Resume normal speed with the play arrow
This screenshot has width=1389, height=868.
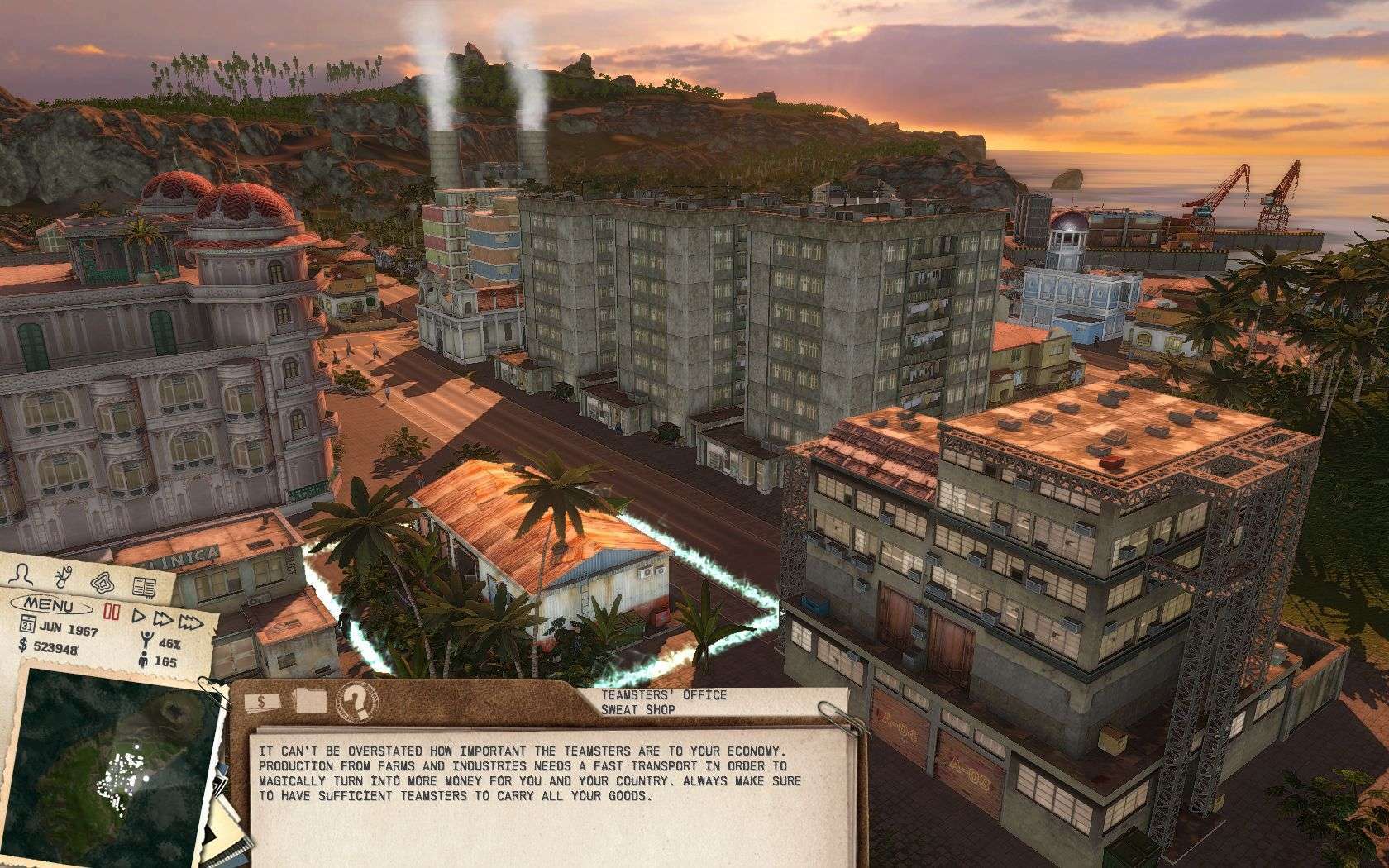(141, 617)
